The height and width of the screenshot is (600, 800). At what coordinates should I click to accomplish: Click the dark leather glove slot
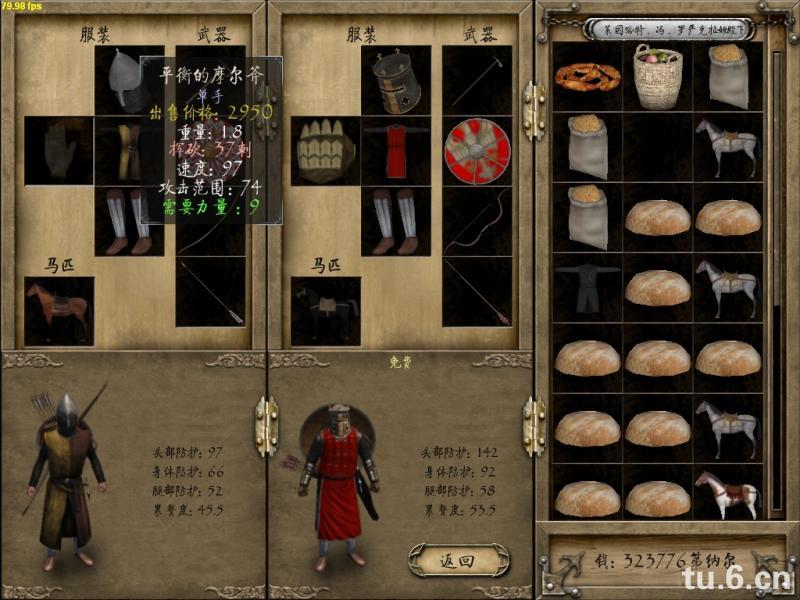pyautogui.click(x=59, y=150)
